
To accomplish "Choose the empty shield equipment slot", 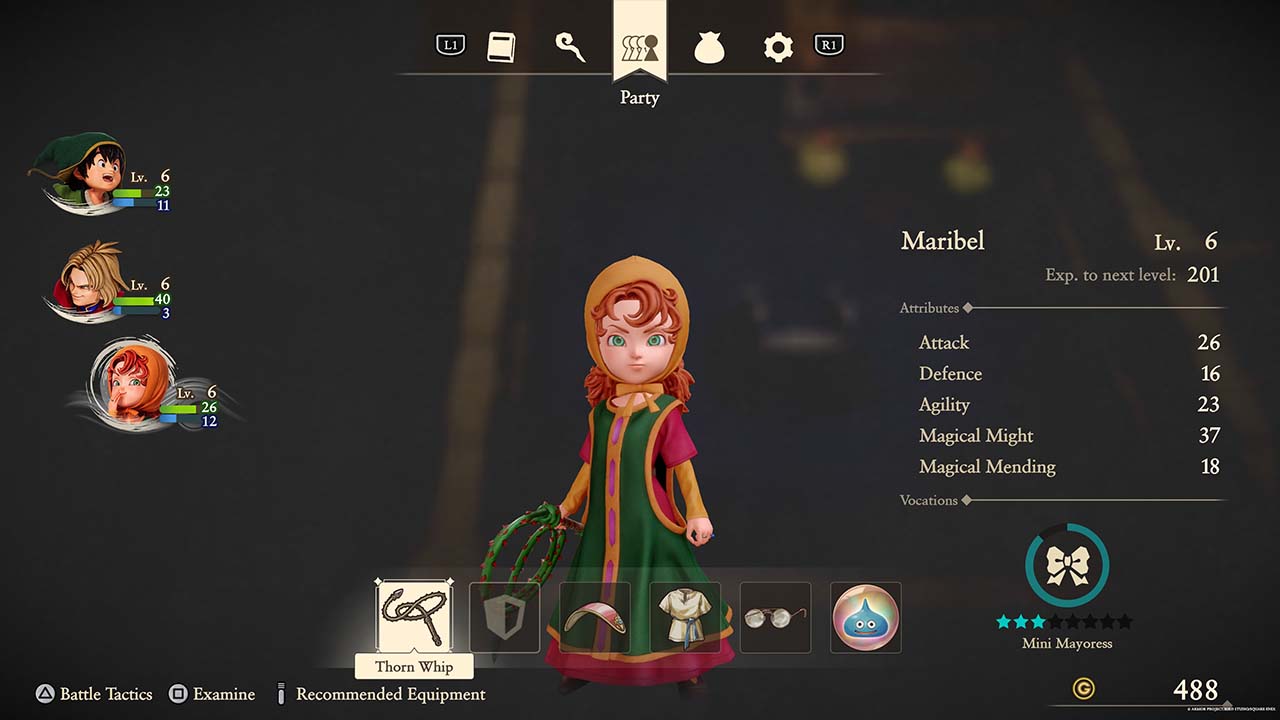I will tap(504, 618).
